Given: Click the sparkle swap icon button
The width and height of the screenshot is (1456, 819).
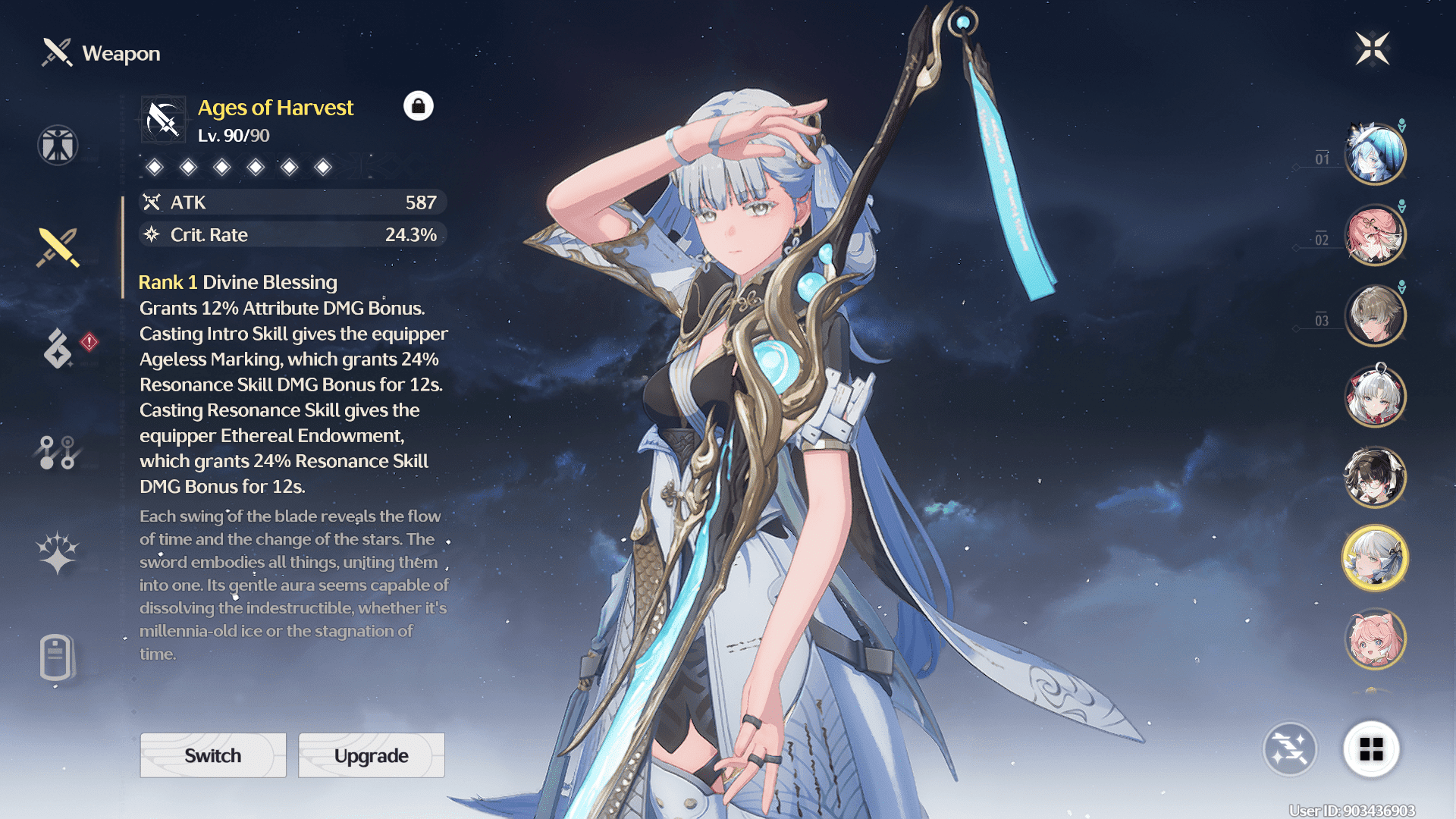Looking at the screenshot, I should pos(1289,749).
